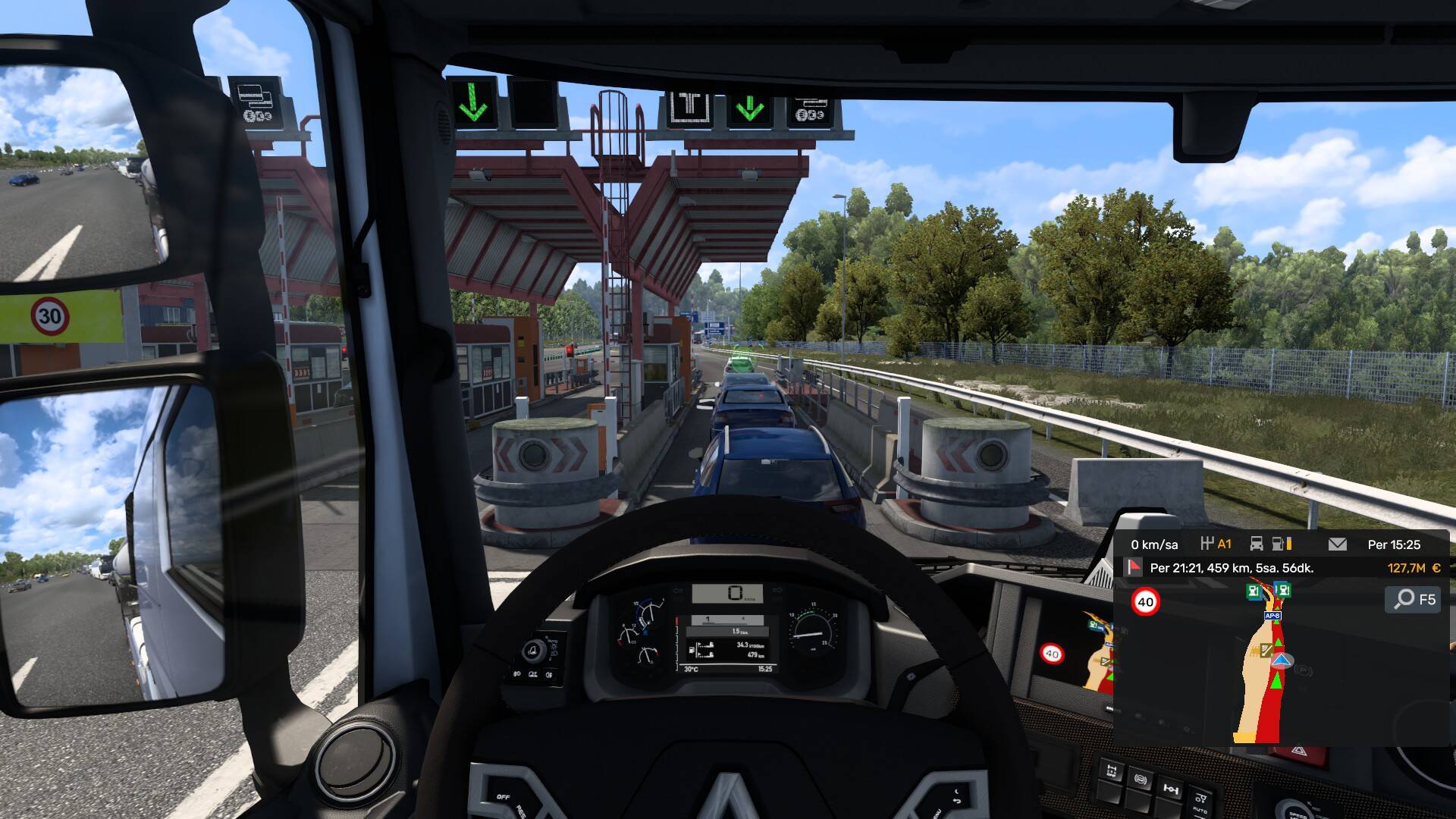Screen dimensions: 1456x819
Task: Click the blue player arrow on minimap
Action: [x=1281, y=661]
